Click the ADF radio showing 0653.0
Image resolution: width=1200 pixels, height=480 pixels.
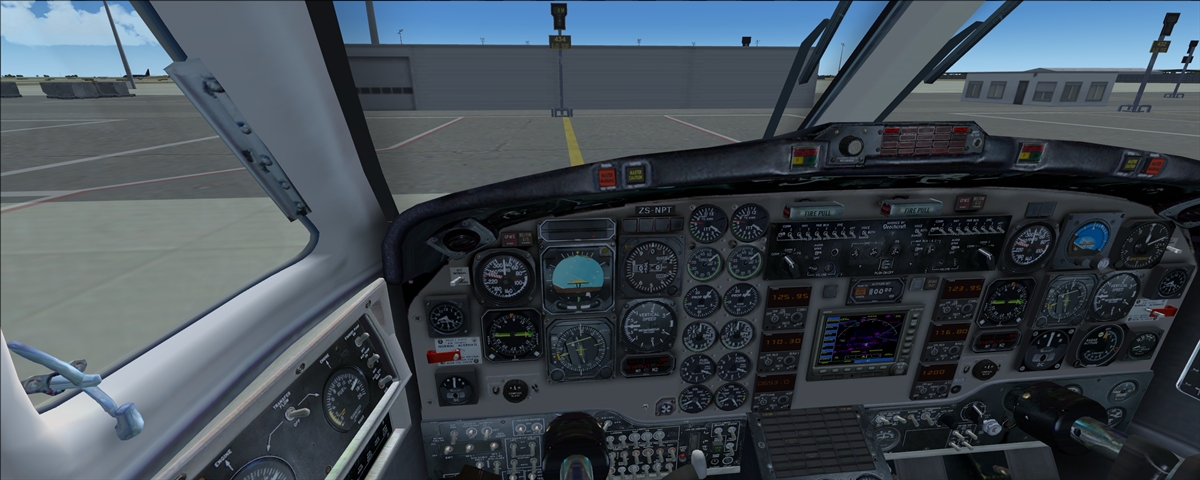point(775,382)
